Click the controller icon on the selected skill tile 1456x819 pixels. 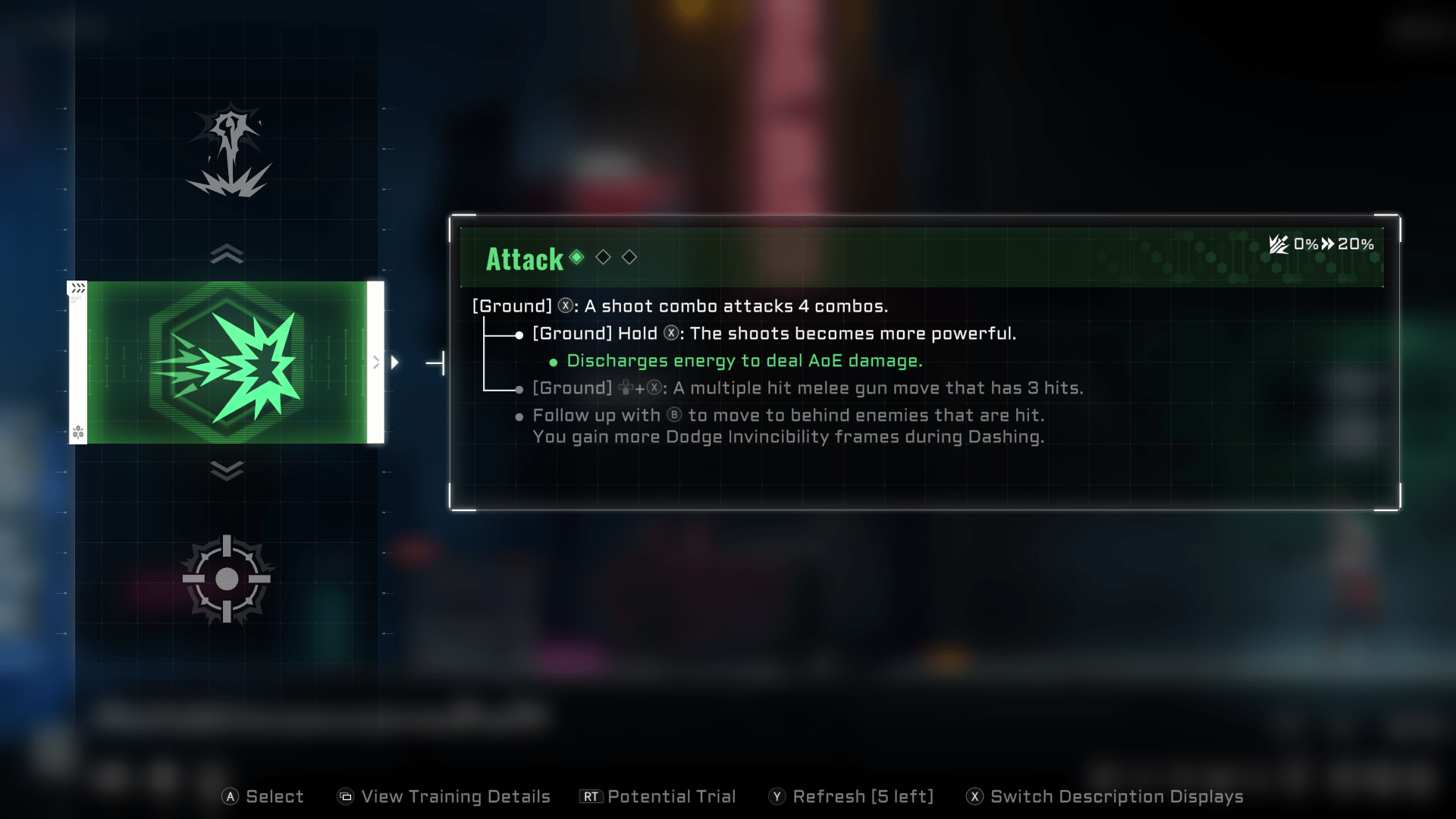point(78,431)
